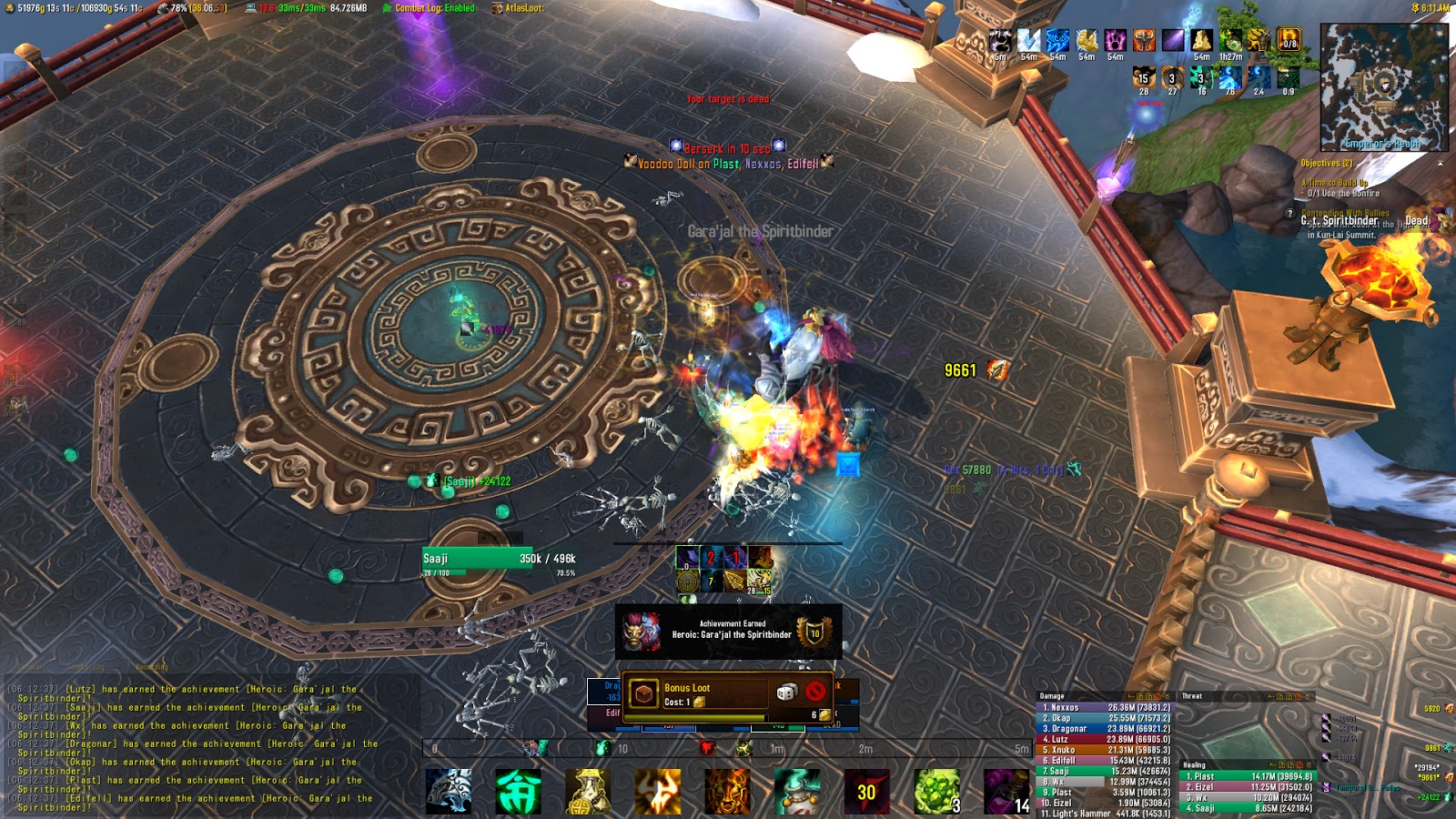Decline Bonus Loot with the red cancel icon
The height and width of the screenshot is (819, 1456).
[815, 692]
